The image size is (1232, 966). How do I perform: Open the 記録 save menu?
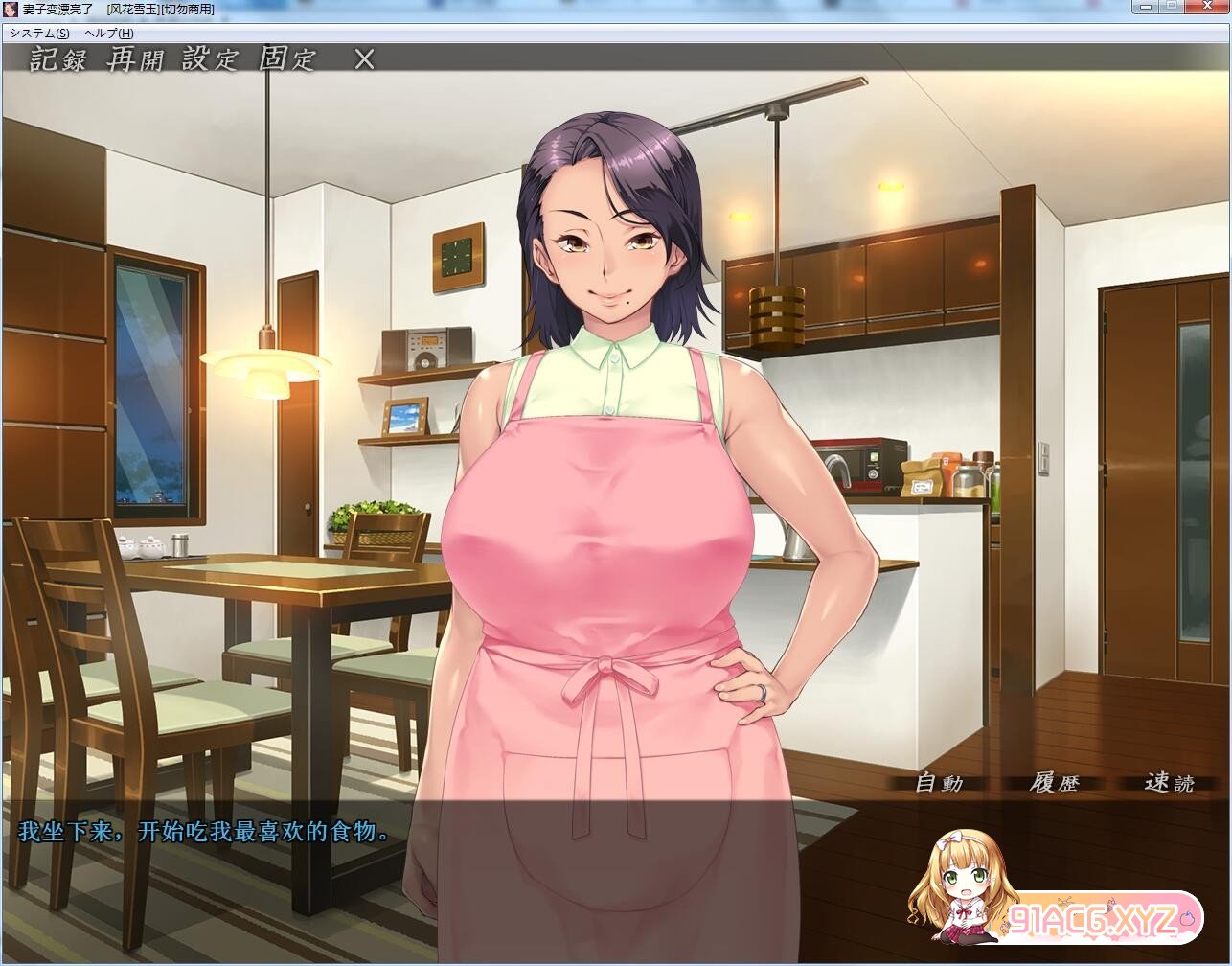click(58, 59)
